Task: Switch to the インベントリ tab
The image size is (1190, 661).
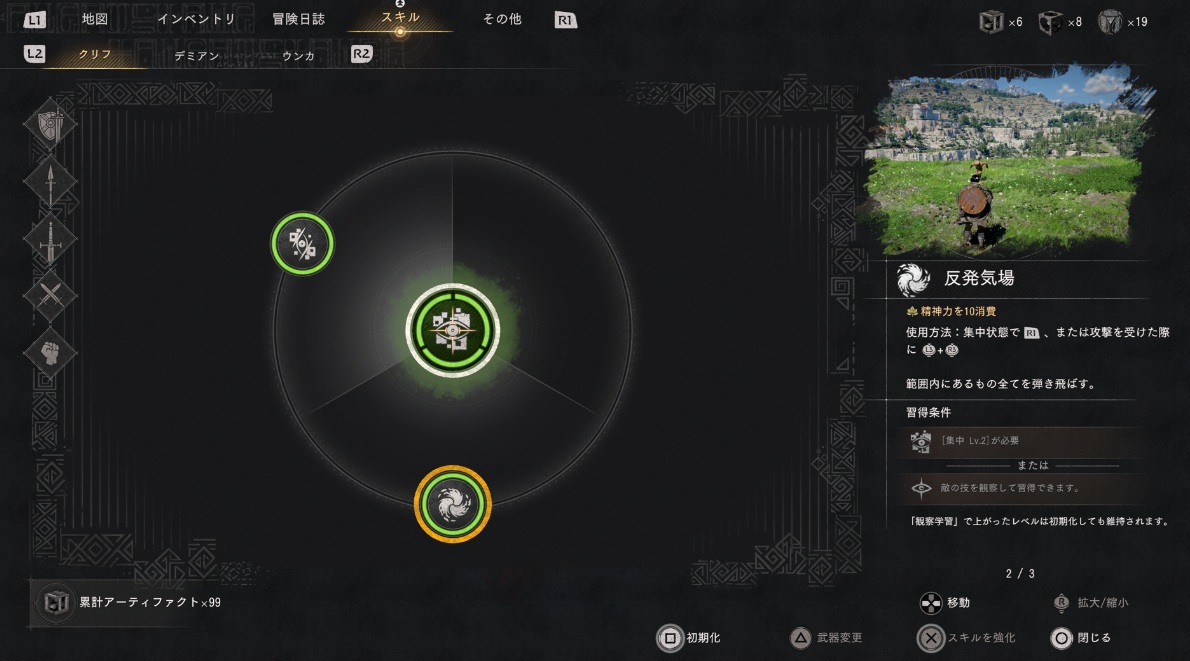Action: 196,18
